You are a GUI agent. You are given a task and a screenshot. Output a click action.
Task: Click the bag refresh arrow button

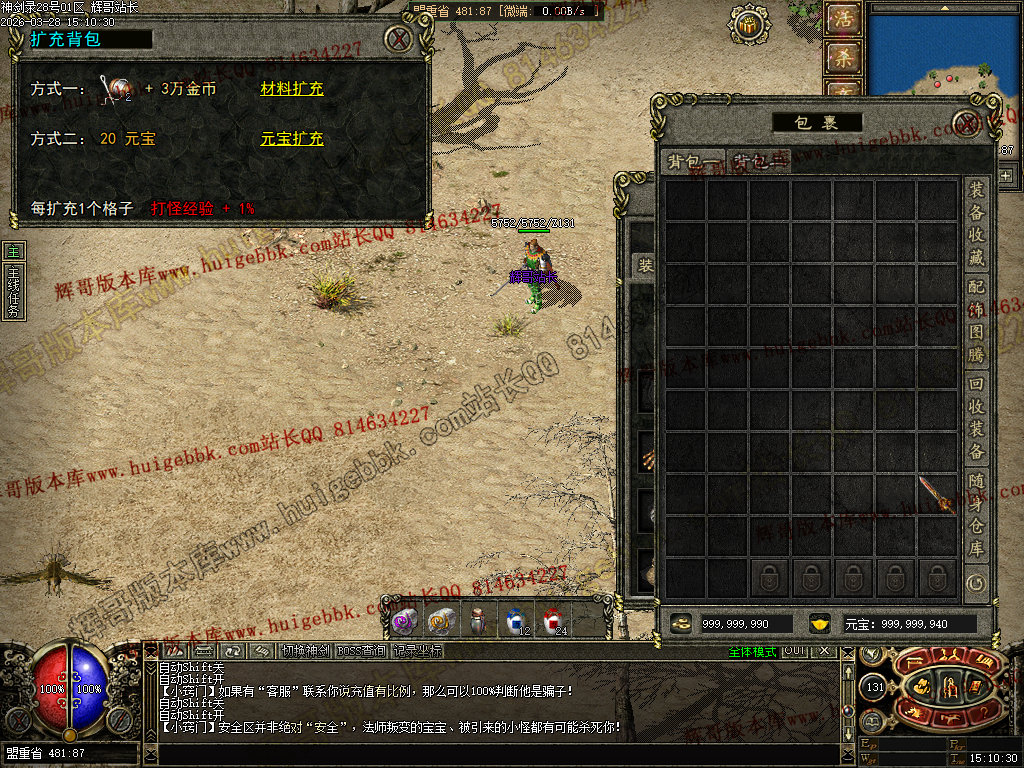tap(975, 581)
